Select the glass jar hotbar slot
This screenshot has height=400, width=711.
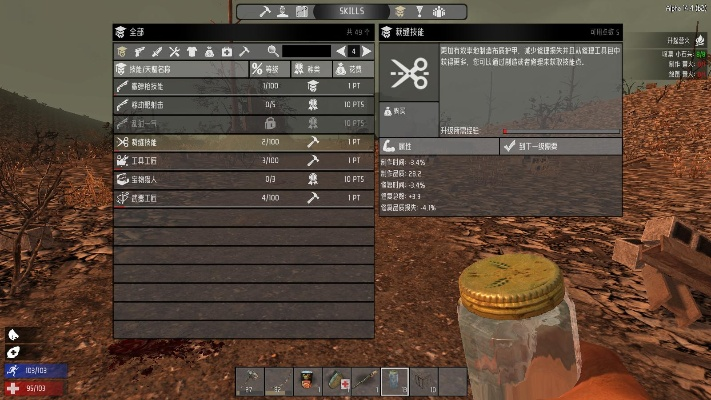(x=395, y=381)
